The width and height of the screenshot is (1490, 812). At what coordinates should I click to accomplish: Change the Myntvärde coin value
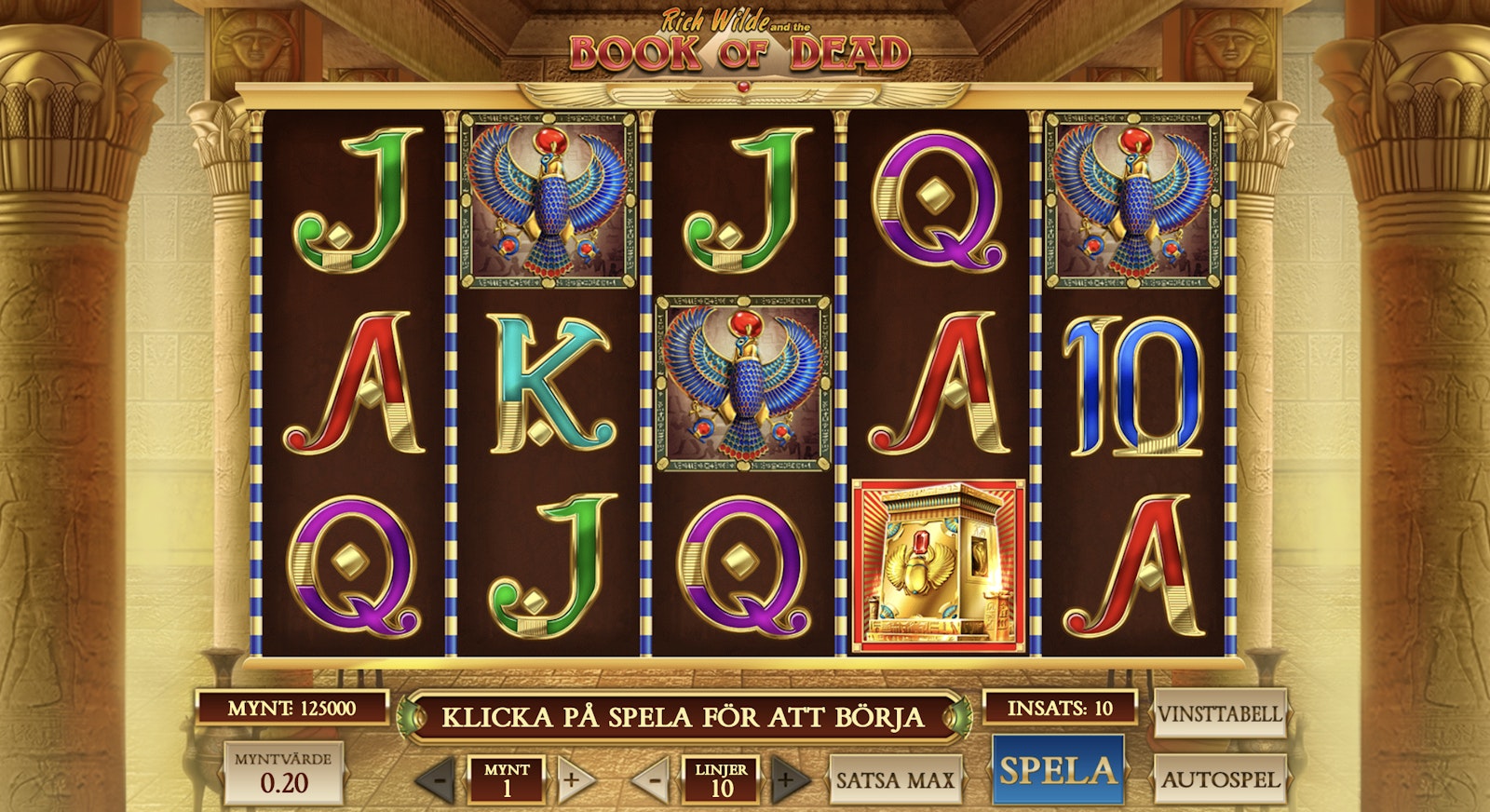[283, 773]
